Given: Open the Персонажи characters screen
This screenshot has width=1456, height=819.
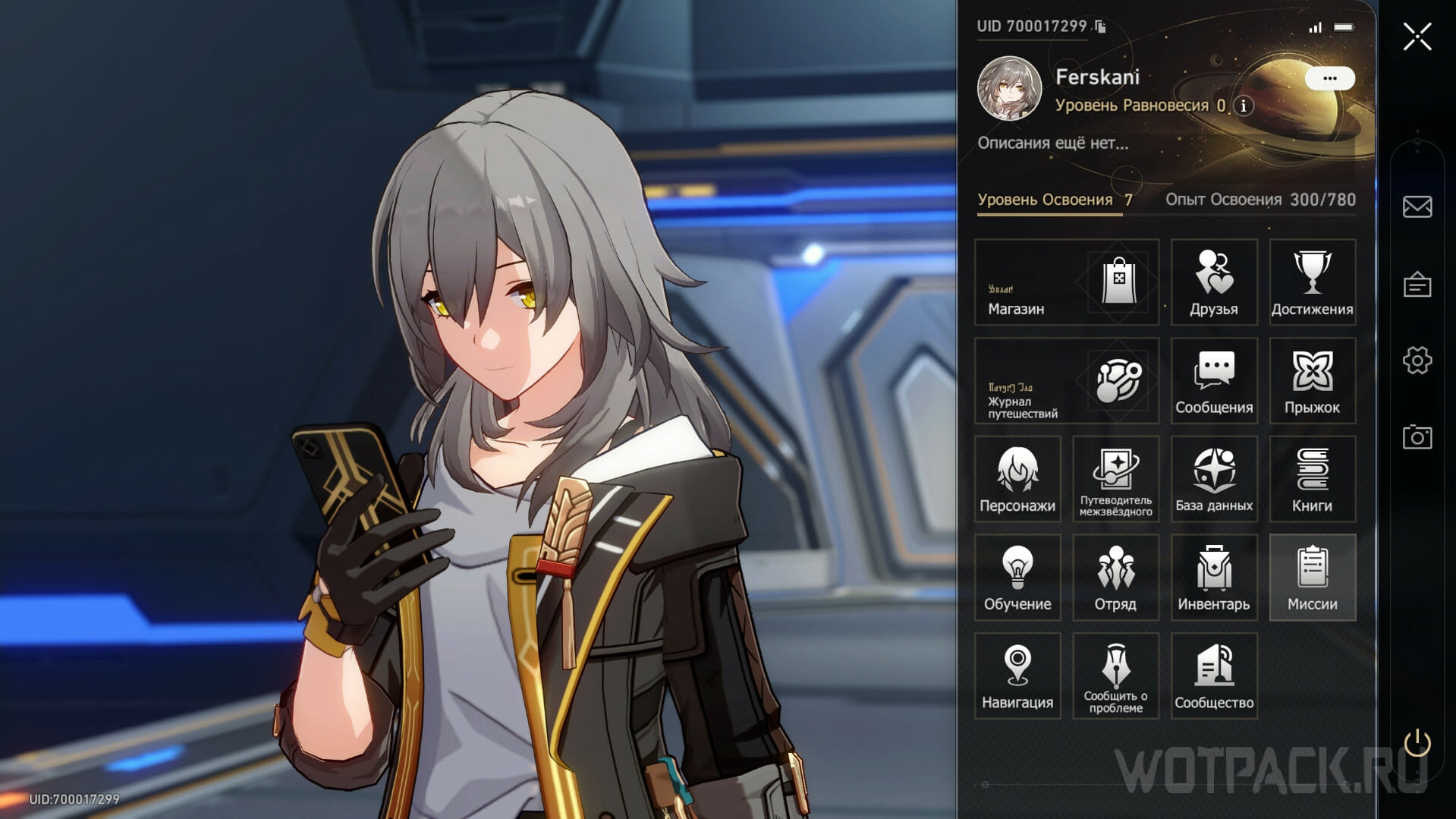Looking at the screenshot, I should click(1017, 479).
